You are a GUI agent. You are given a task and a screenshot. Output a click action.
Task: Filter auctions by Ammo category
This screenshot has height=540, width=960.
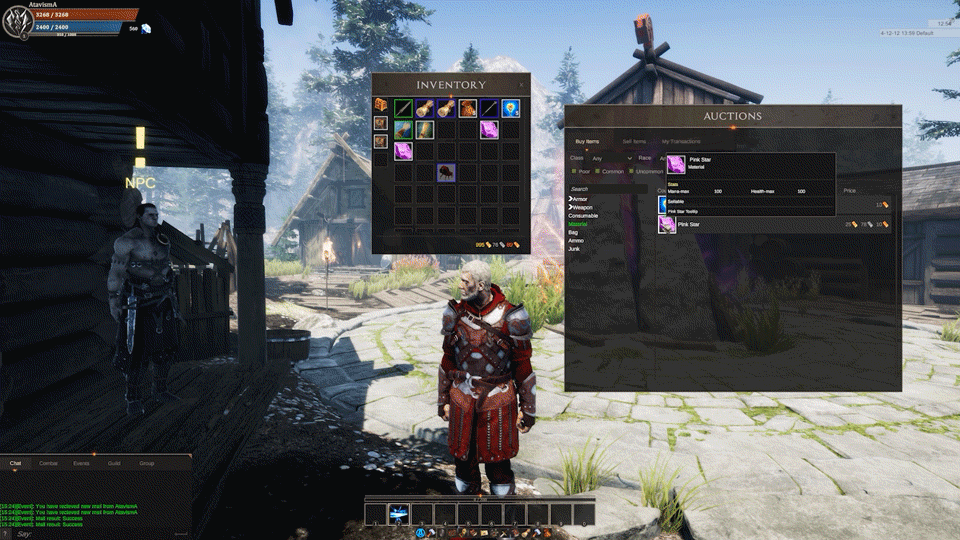575,240
